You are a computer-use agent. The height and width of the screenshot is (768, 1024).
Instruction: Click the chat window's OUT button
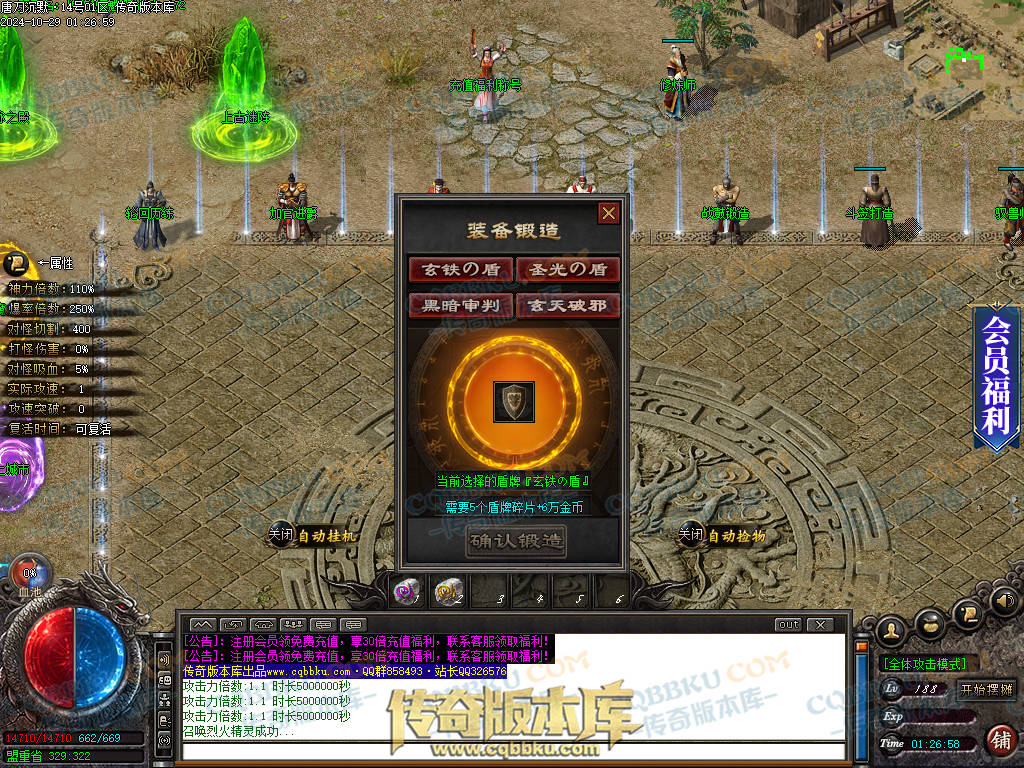coord(789,625)
